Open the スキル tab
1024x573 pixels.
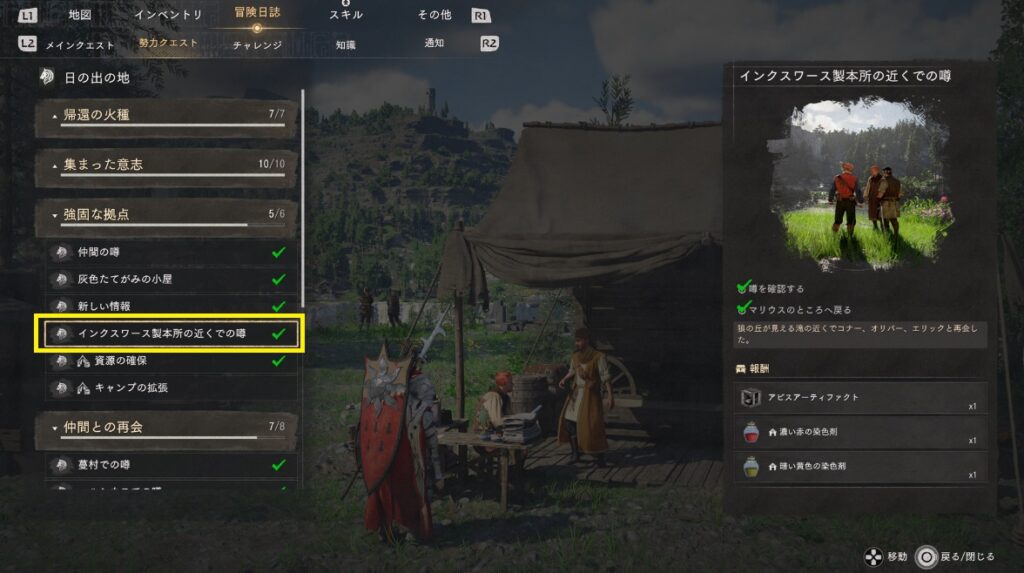pyautogui.click(x=346, y=15)
